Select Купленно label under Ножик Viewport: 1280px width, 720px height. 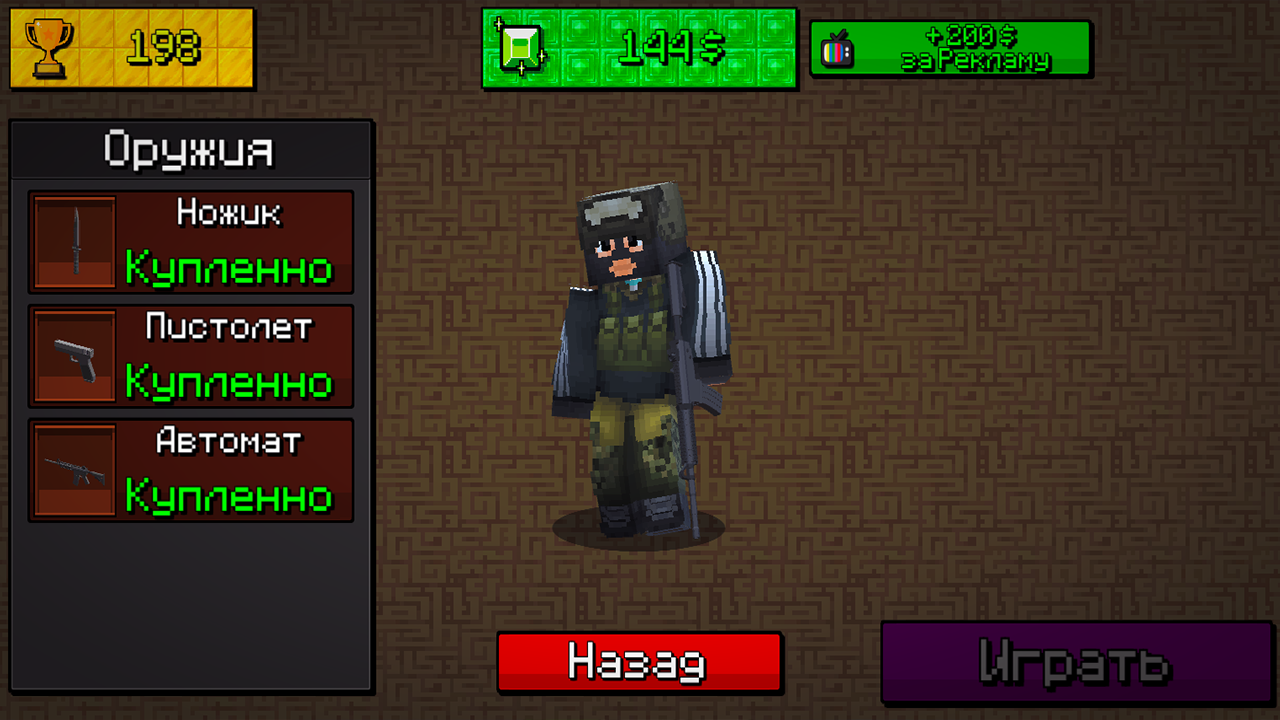point(230,268)
